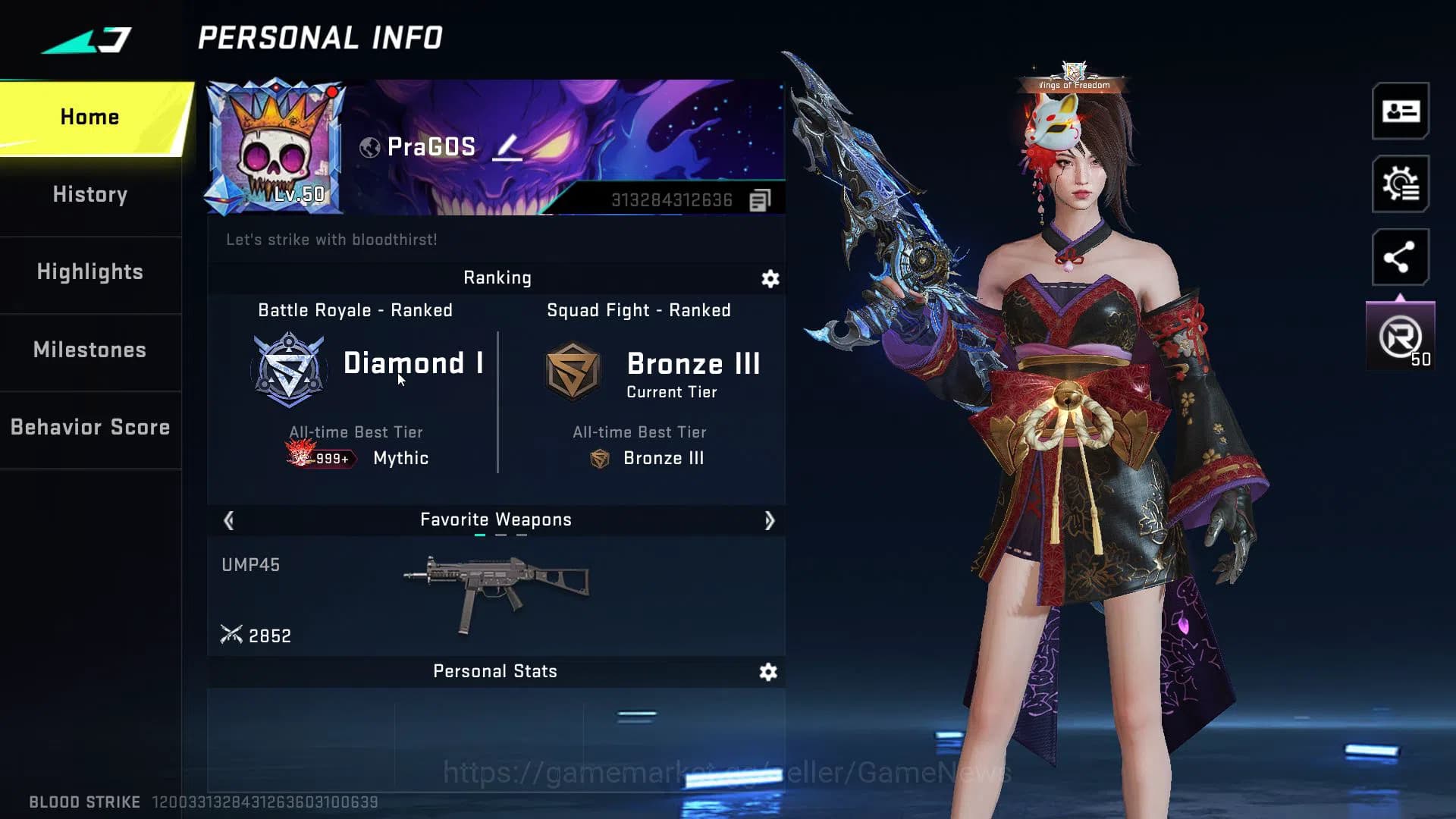Click the Bronze III Squad Fight badge

click(573, 370)
